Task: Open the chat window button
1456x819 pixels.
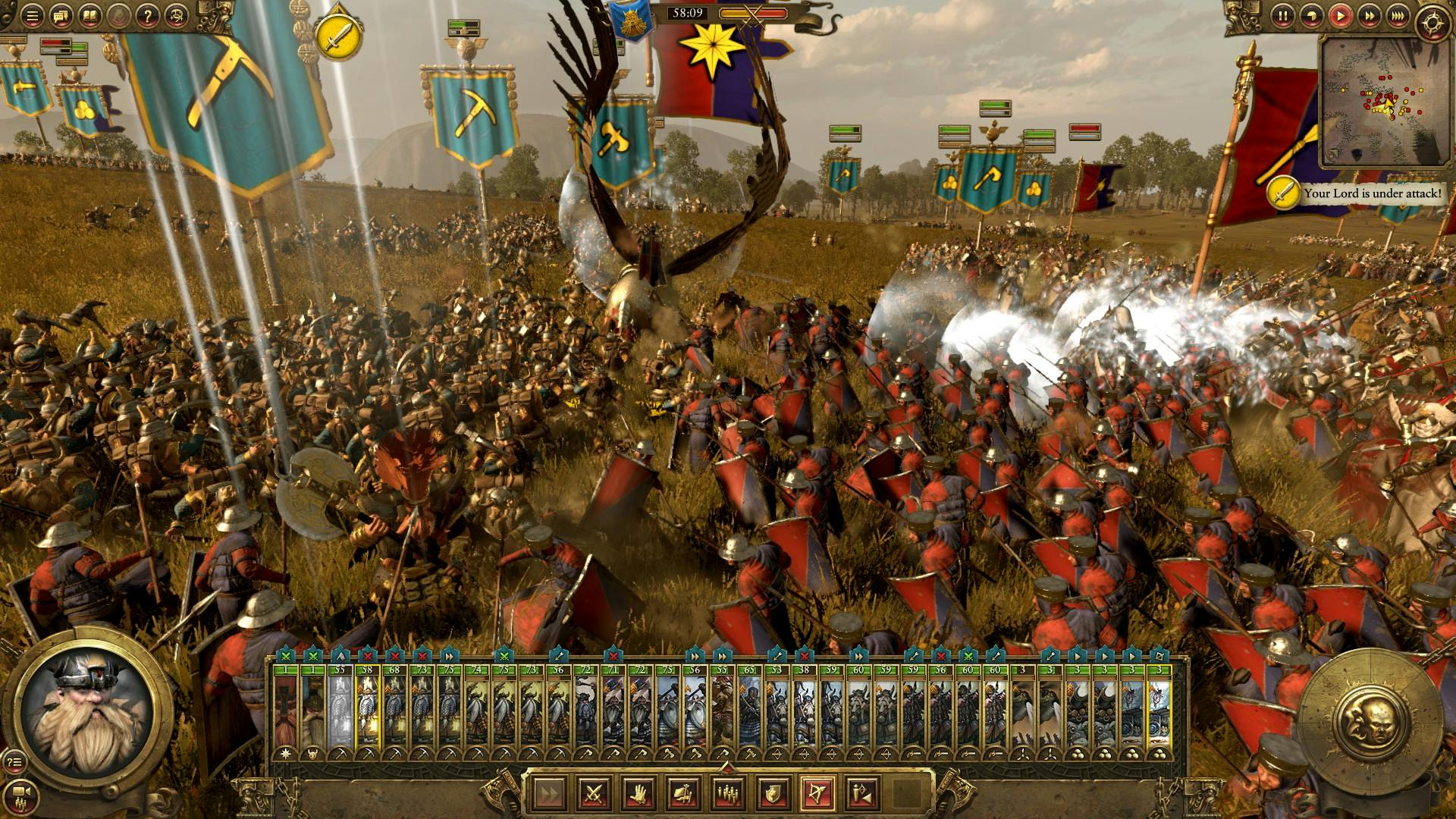Action: point(61,15)
